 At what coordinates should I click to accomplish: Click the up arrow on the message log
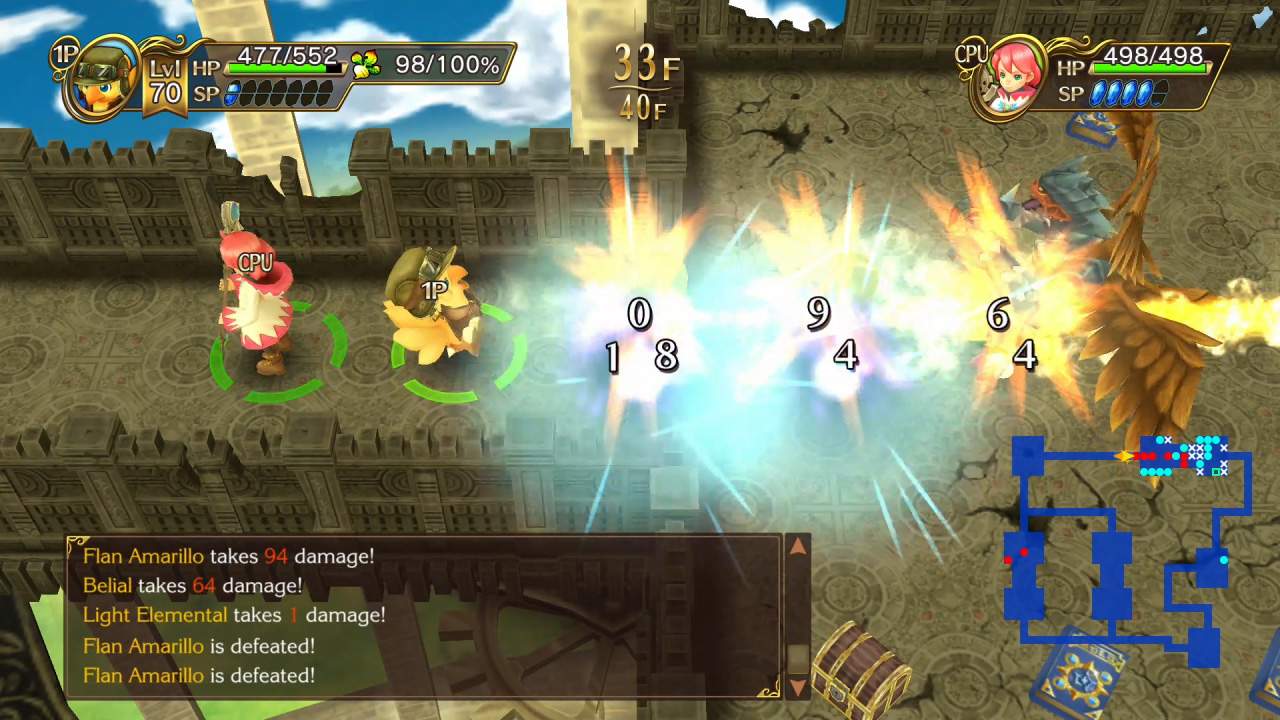click(798, 548)
